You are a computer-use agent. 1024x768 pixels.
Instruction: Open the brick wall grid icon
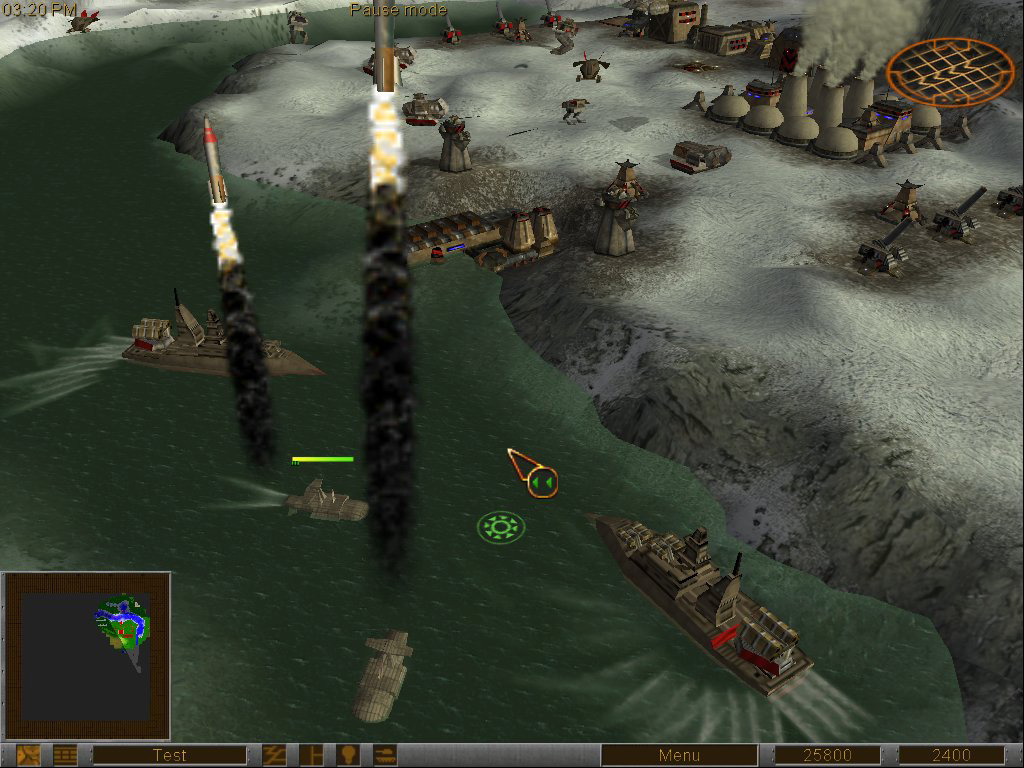[65, 755]
